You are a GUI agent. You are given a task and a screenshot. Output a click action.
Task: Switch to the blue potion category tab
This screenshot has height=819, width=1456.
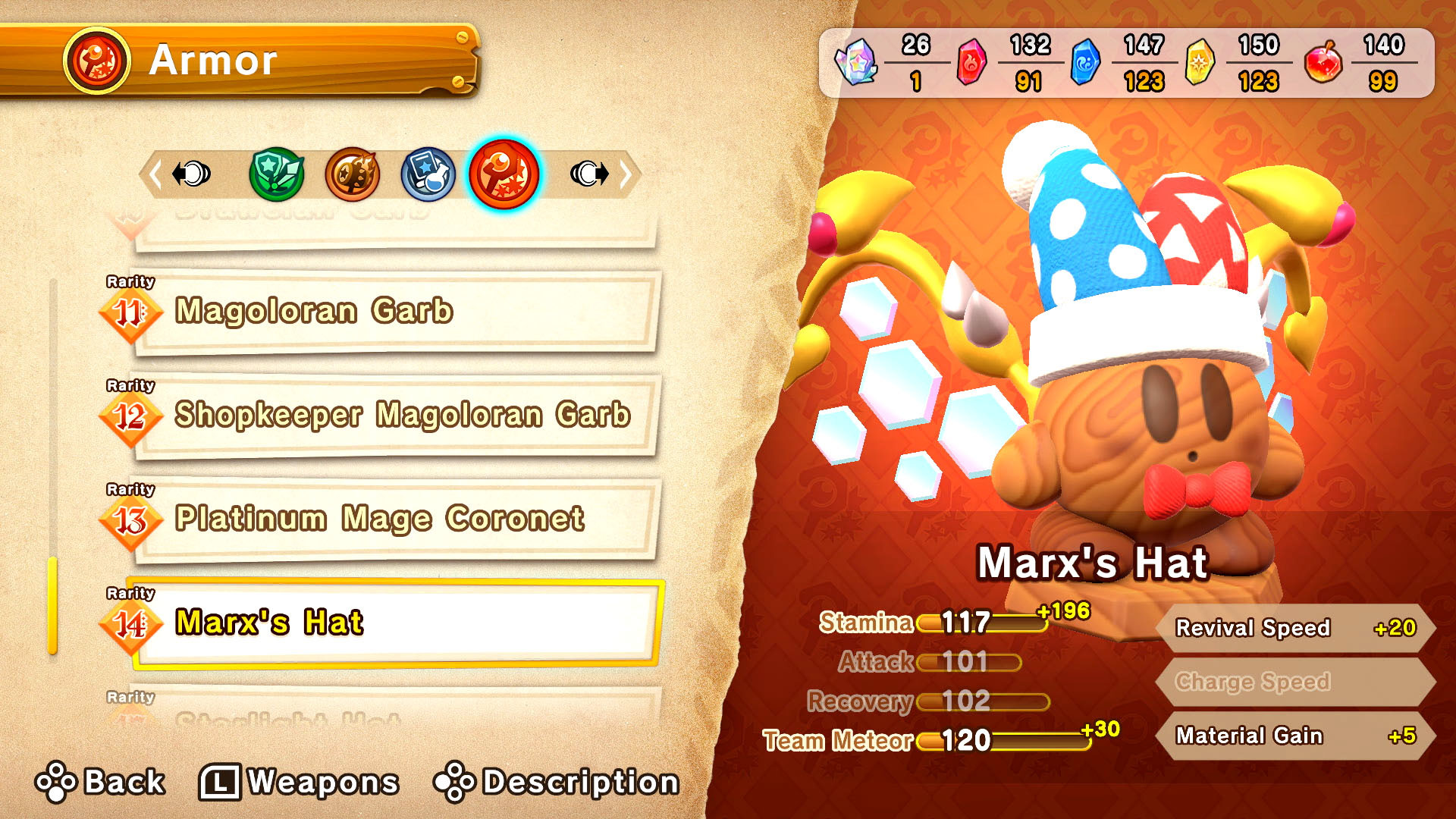(x=428, y=174)
